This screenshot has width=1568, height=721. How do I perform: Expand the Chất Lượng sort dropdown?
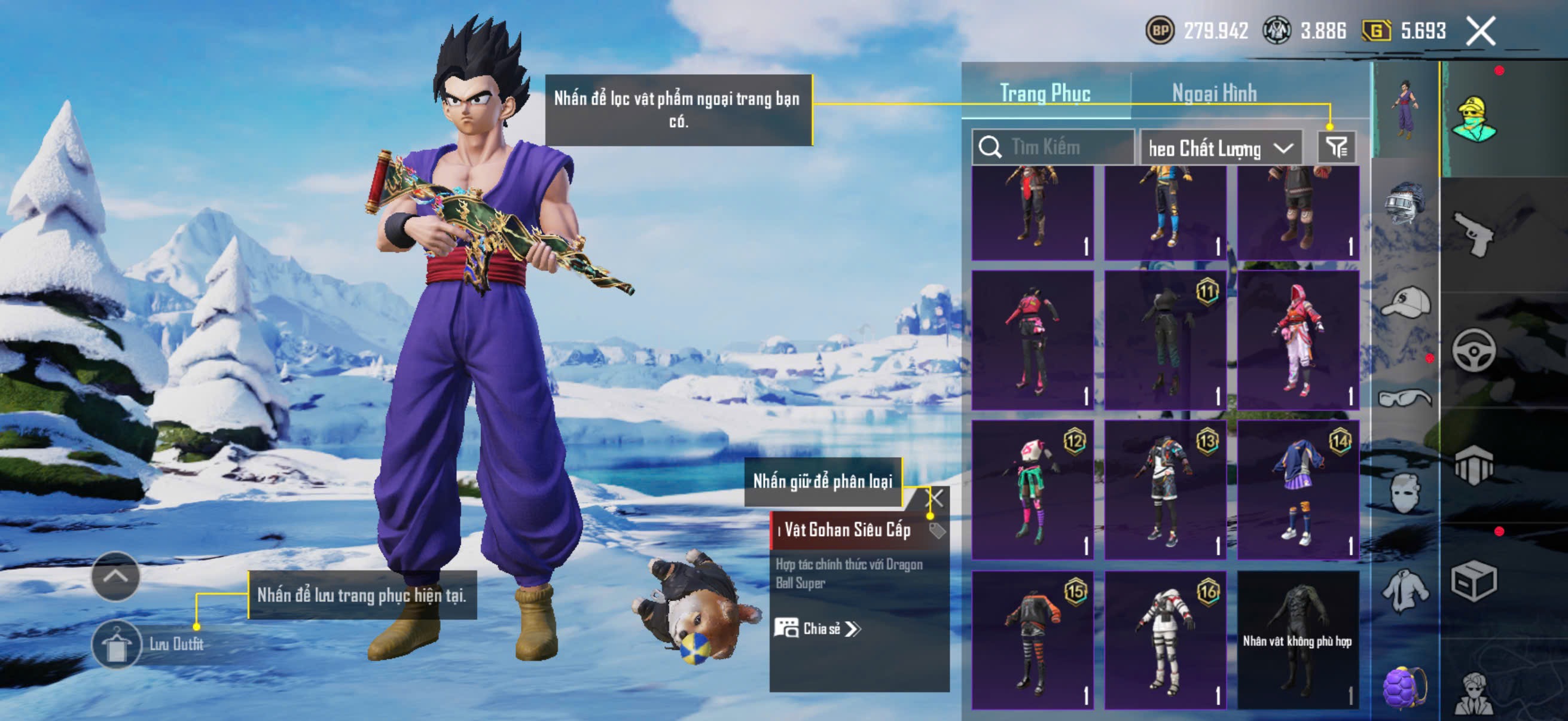pos(1221,148)
